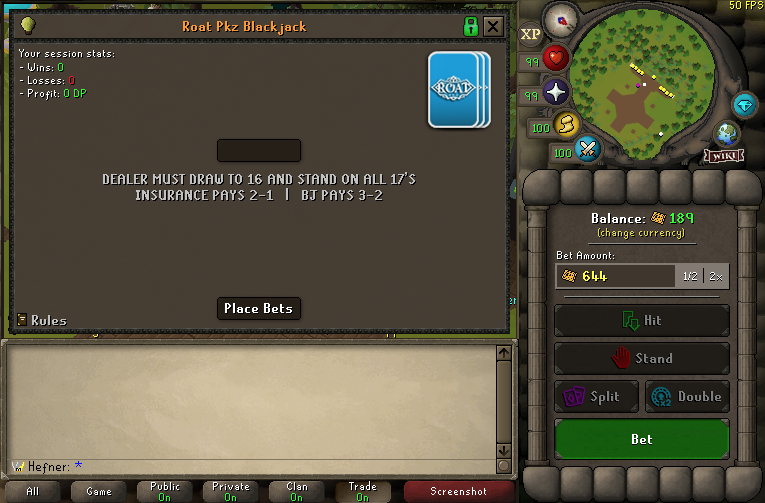The height and width of the screenshot is (503, 765).
Task: Select the Double option
Action: tap(688, 396)
